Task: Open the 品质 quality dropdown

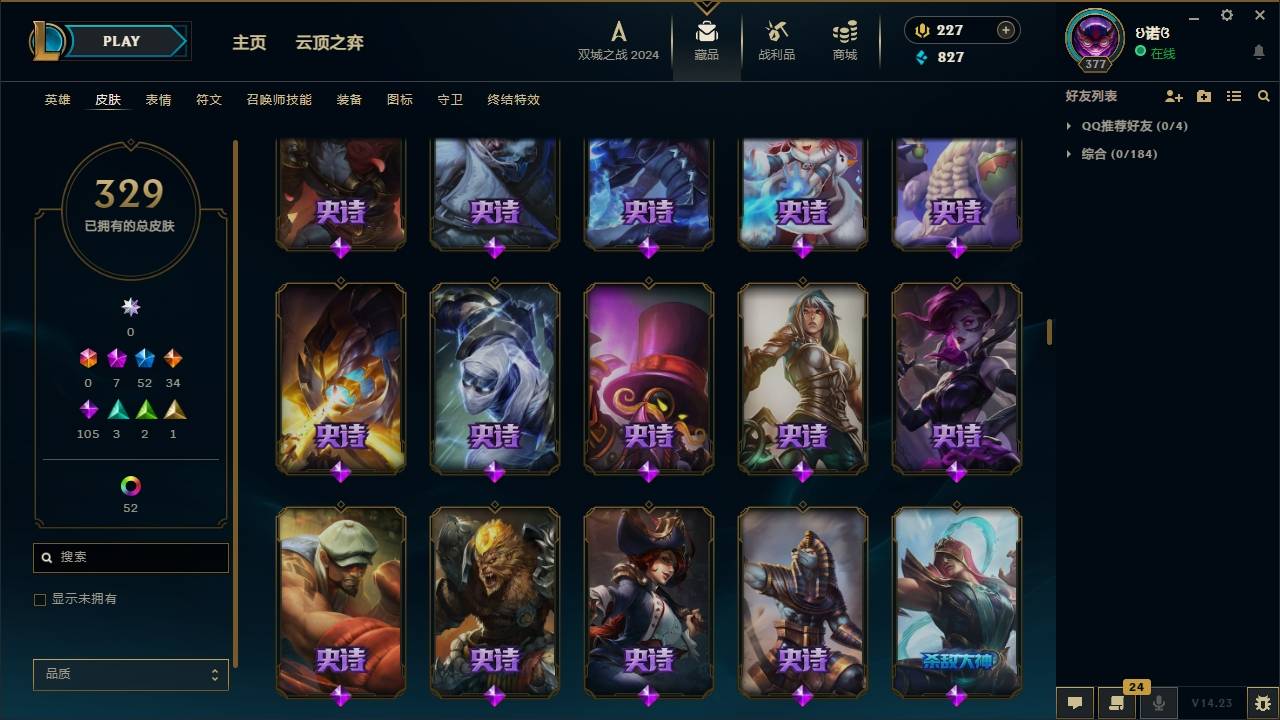Action: click(x=130, y=674)
